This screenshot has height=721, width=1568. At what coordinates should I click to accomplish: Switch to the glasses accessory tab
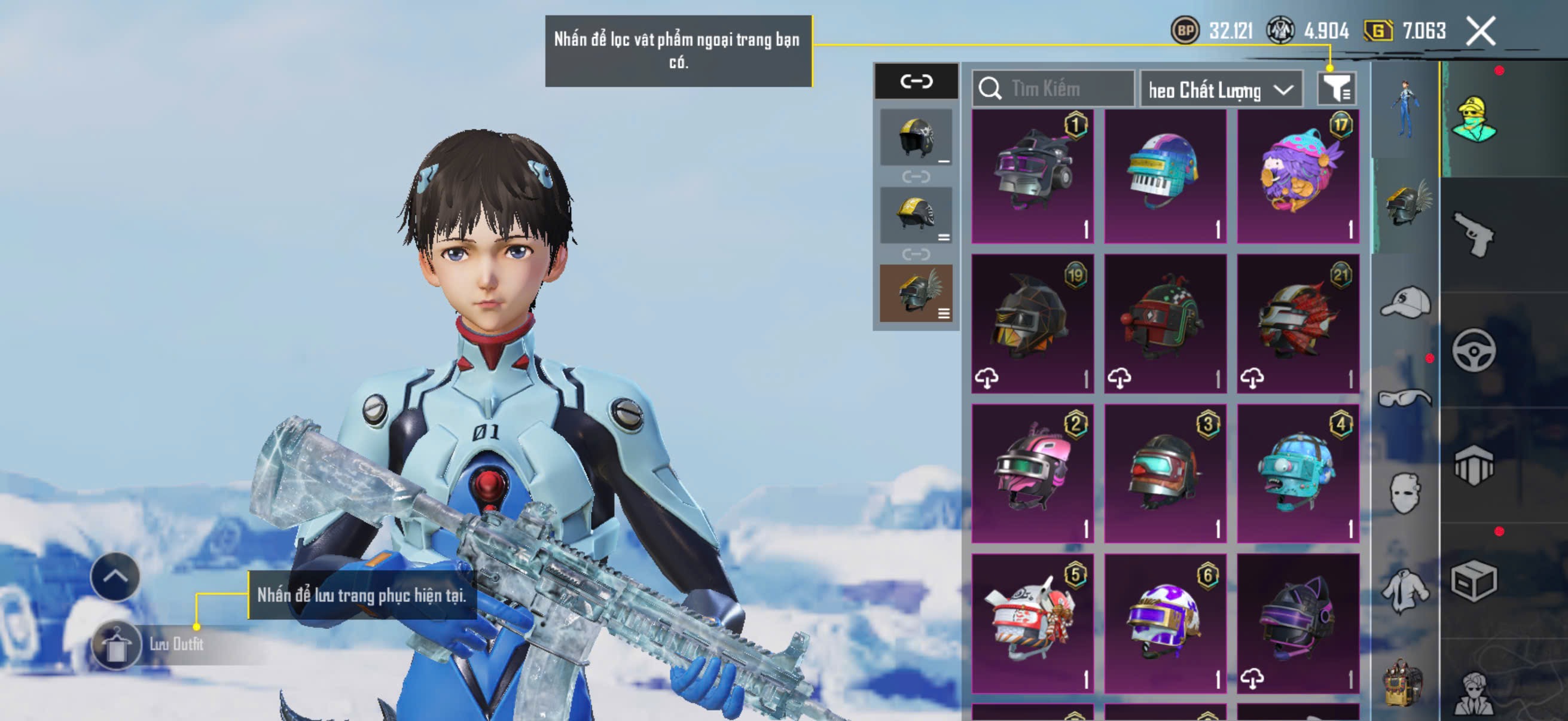pos(1405,398)
